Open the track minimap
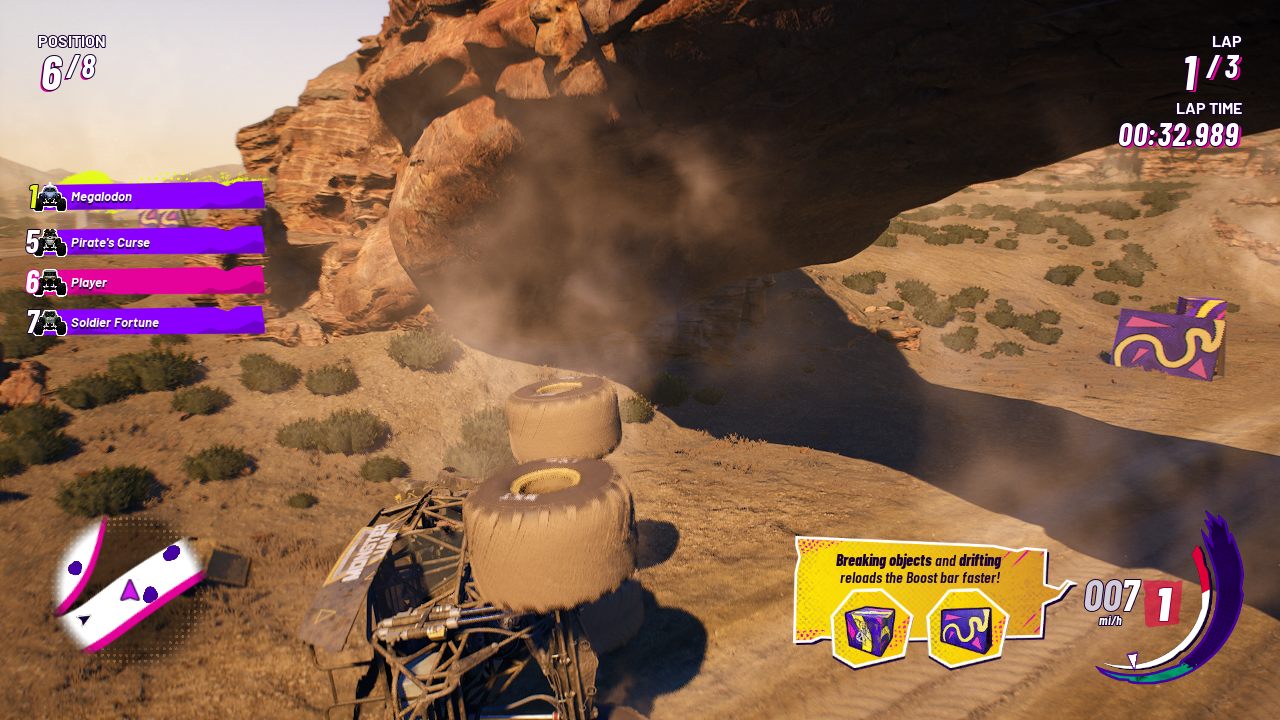 130,585
